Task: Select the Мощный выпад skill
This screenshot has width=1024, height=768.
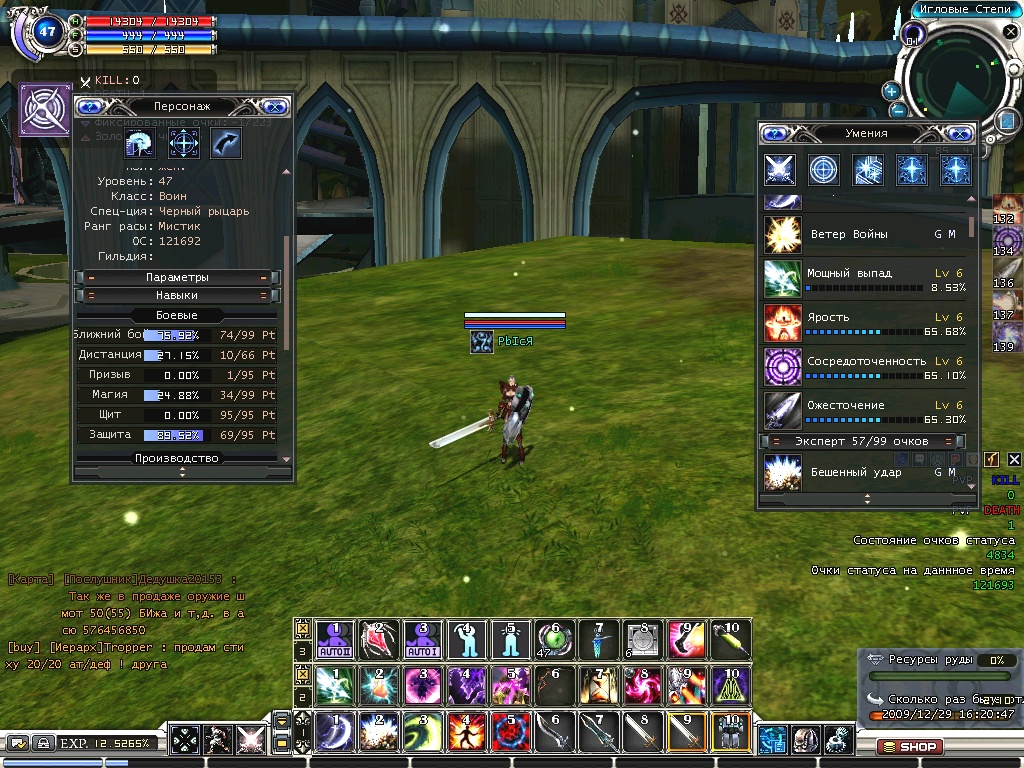Action: pyautogui.click(x=782, y=279)
